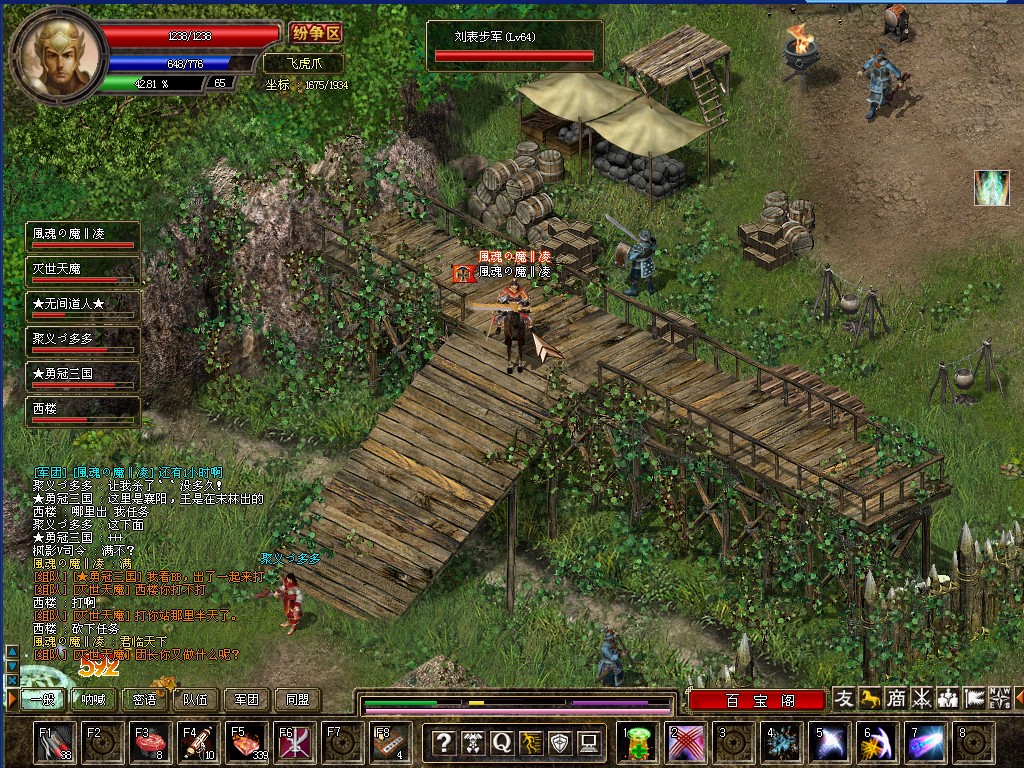
Task: Switch to the 一般 chat channel
Action: click(38, 700)
